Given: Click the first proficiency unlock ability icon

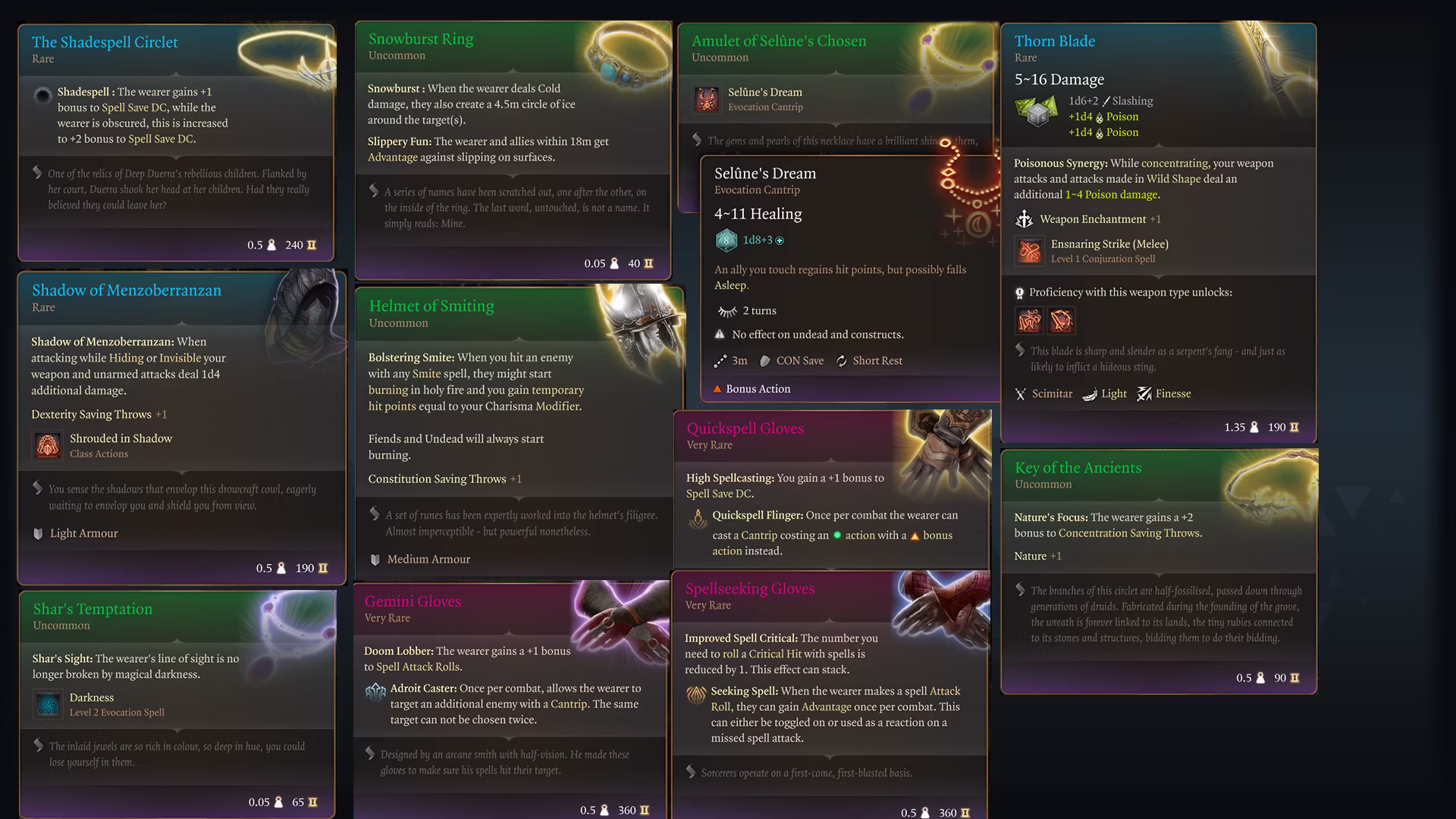Looking at the screenshot, I should pos(1029,321).
